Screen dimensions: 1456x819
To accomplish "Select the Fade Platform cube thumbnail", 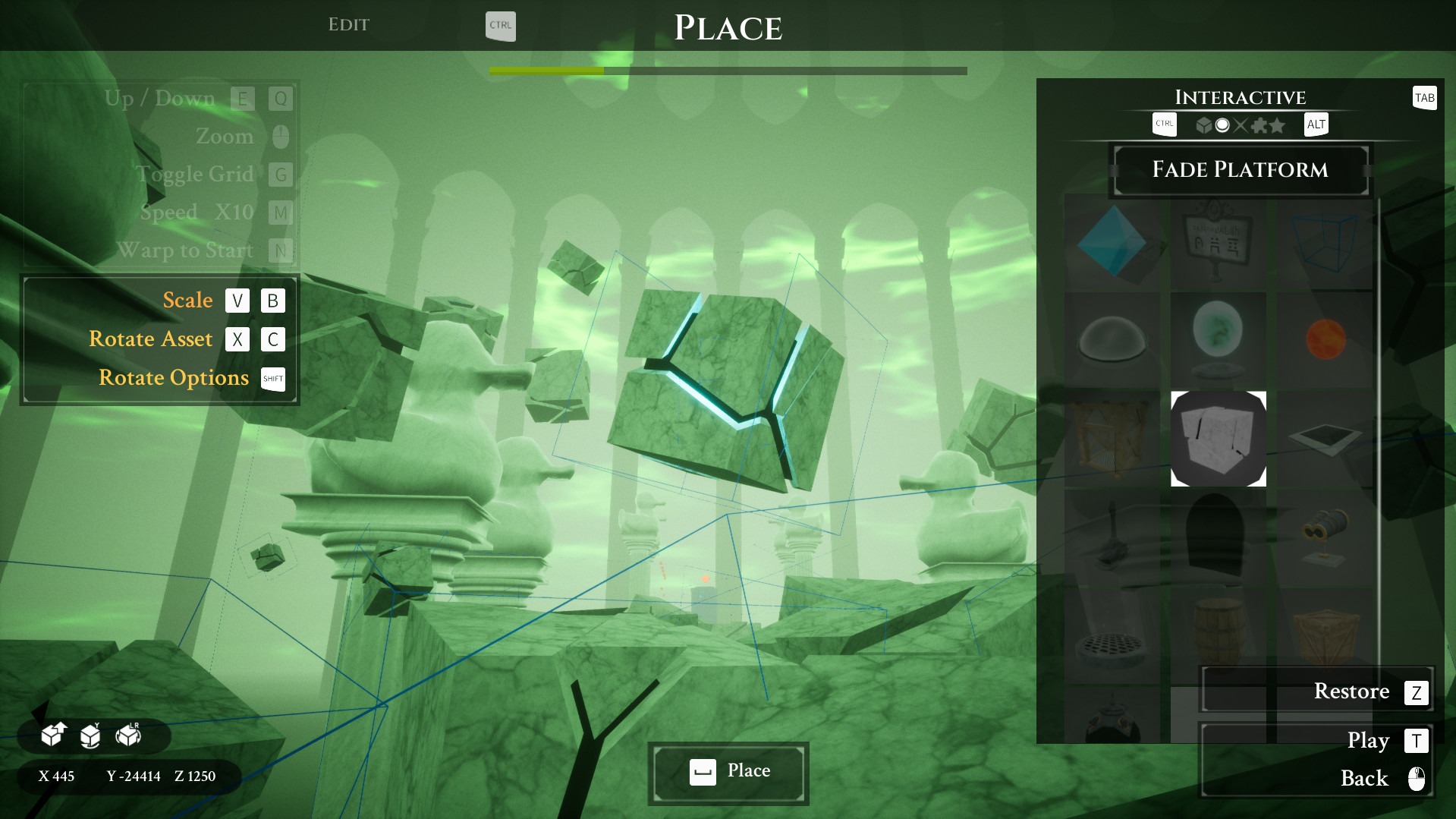I will coord(1218,439).
